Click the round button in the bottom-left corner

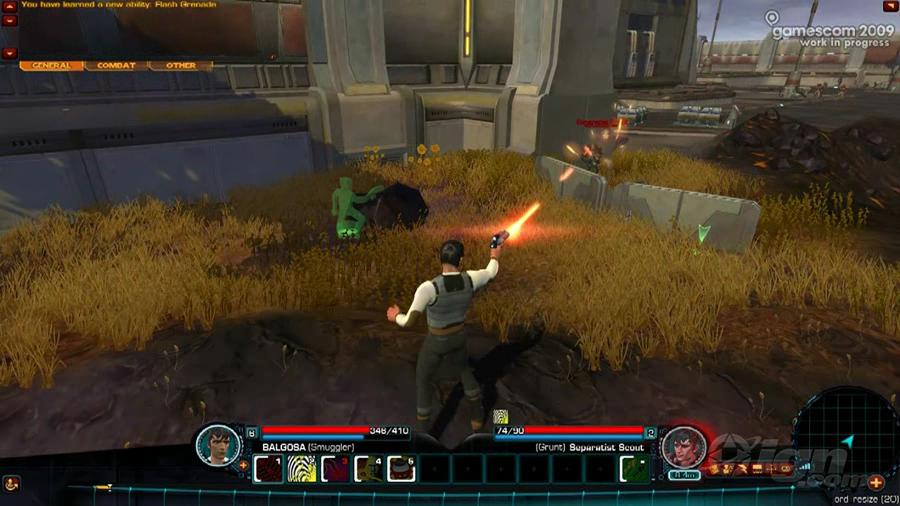click(9, 482)
